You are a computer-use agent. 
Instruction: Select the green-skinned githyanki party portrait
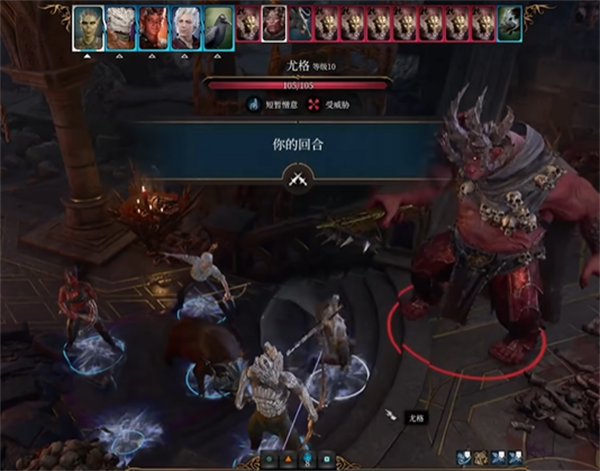coord(87,26)
